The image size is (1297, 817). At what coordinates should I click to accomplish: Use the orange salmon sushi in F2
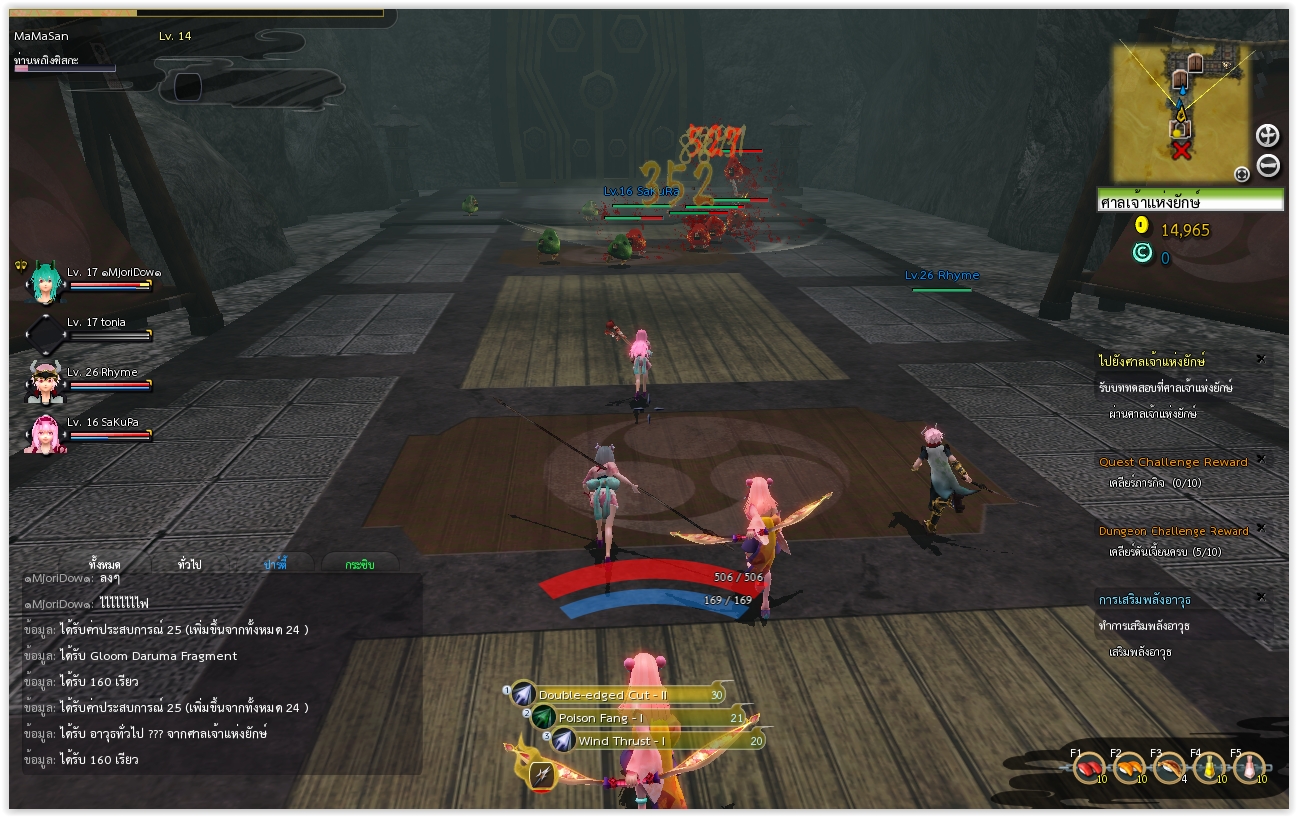(x=1128, y=768)
